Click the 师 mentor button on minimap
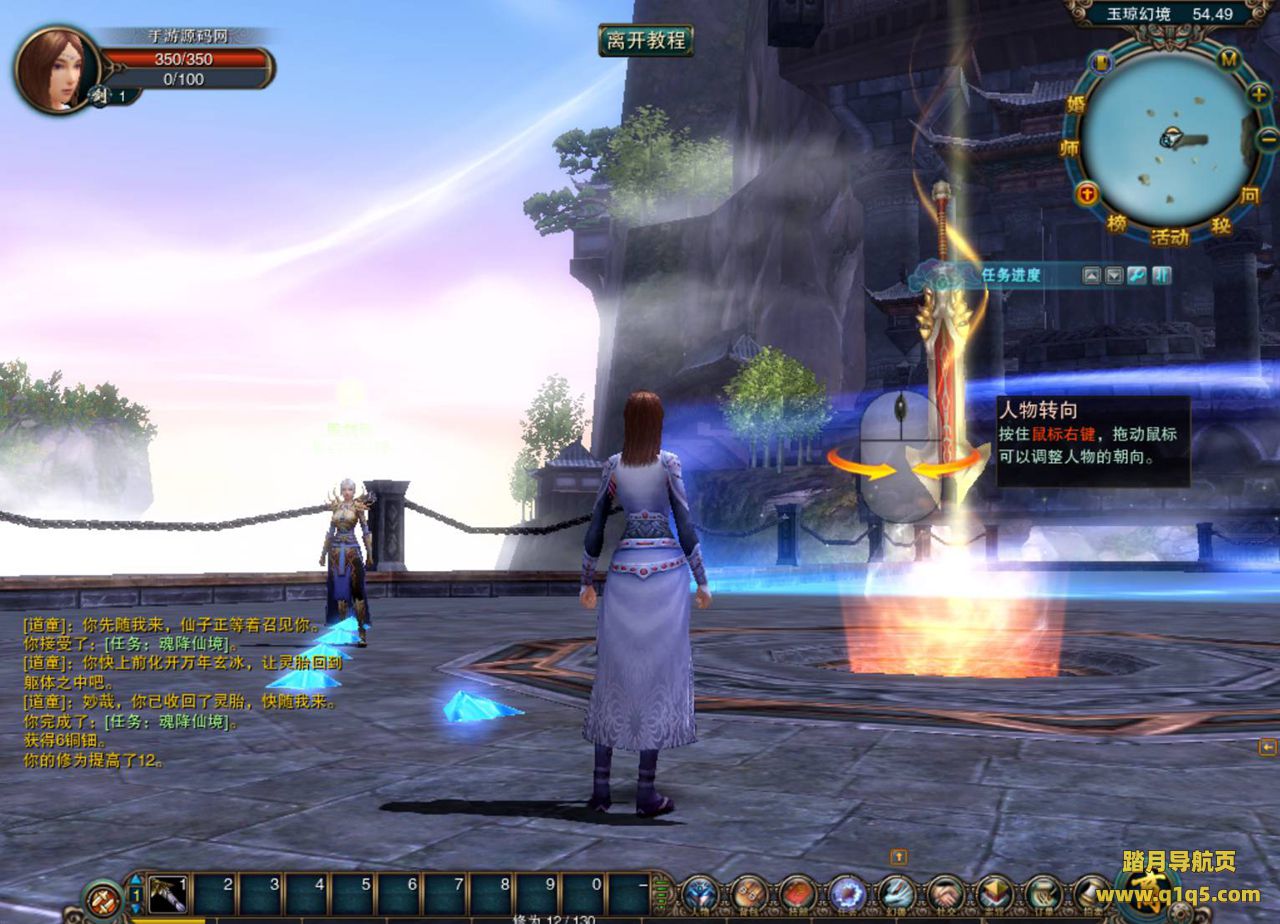This screenshot has height=924, width=1280. [1067, 148]
